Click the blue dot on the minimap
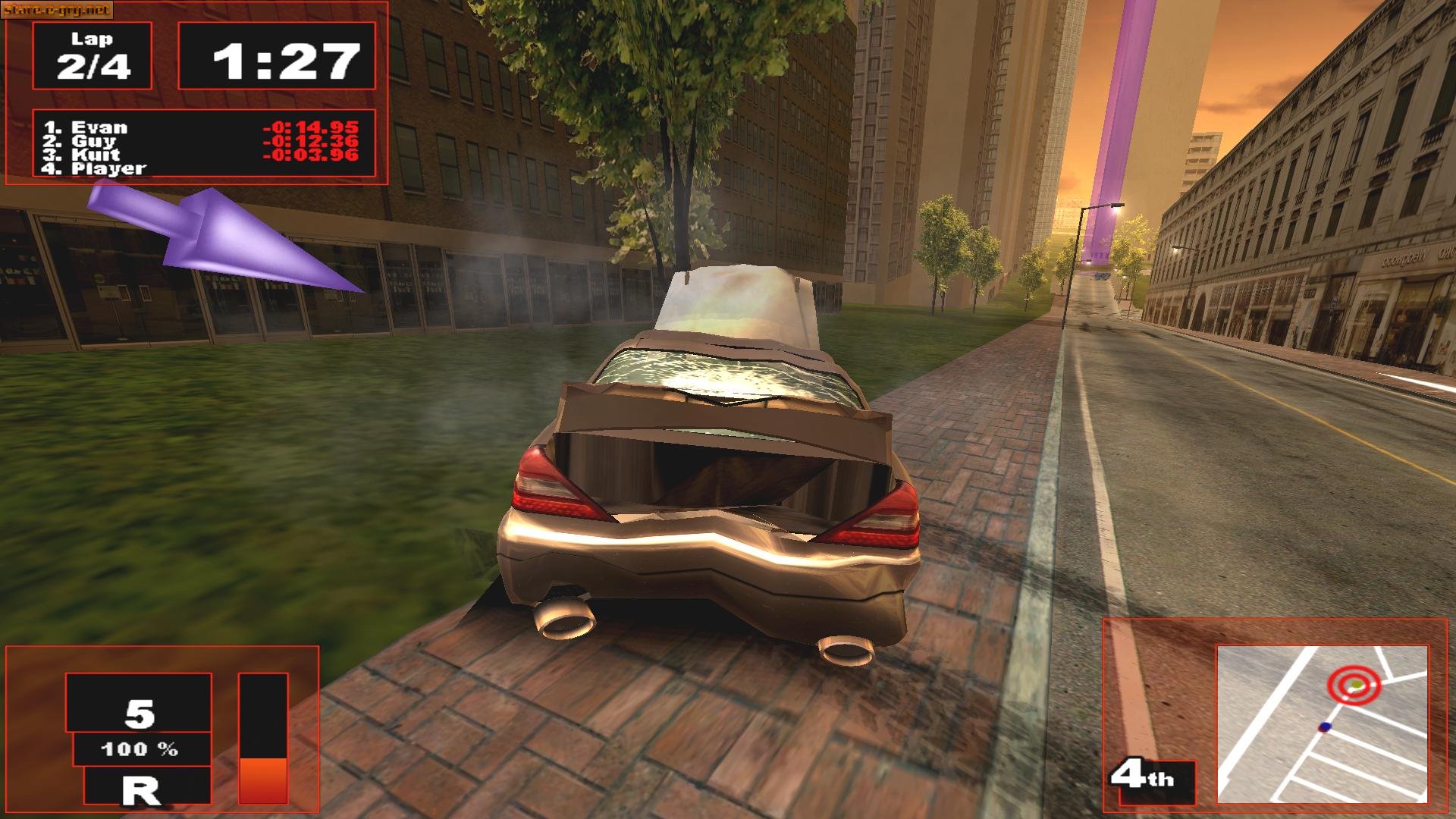The image size is (1456, 819). point(1325,726)
